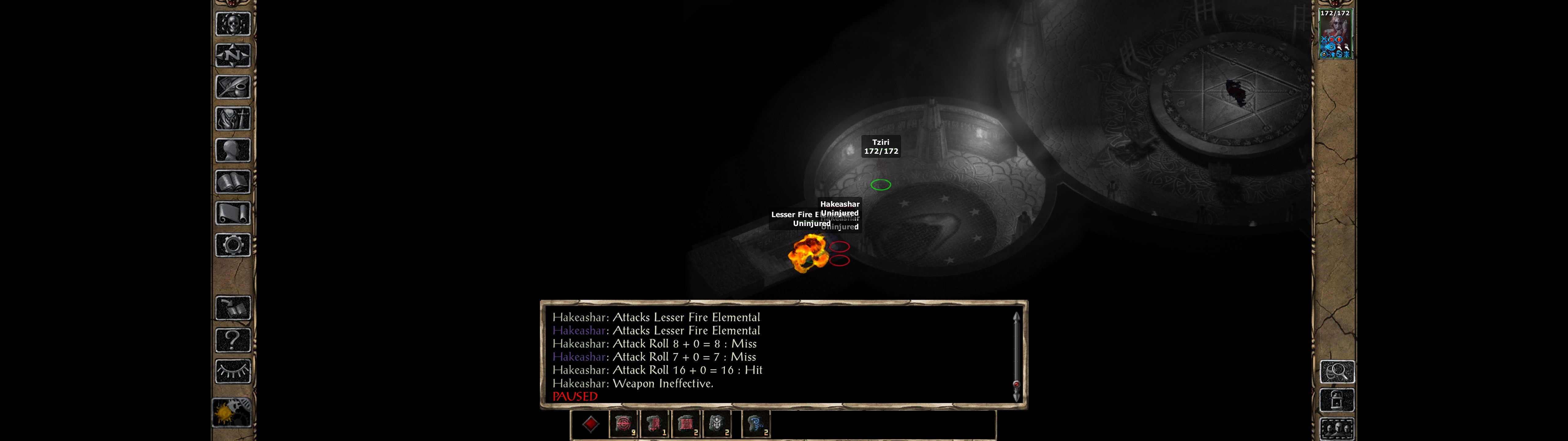Click the quick save book icon
1568x441 pixels.
[x=232, y=308]
